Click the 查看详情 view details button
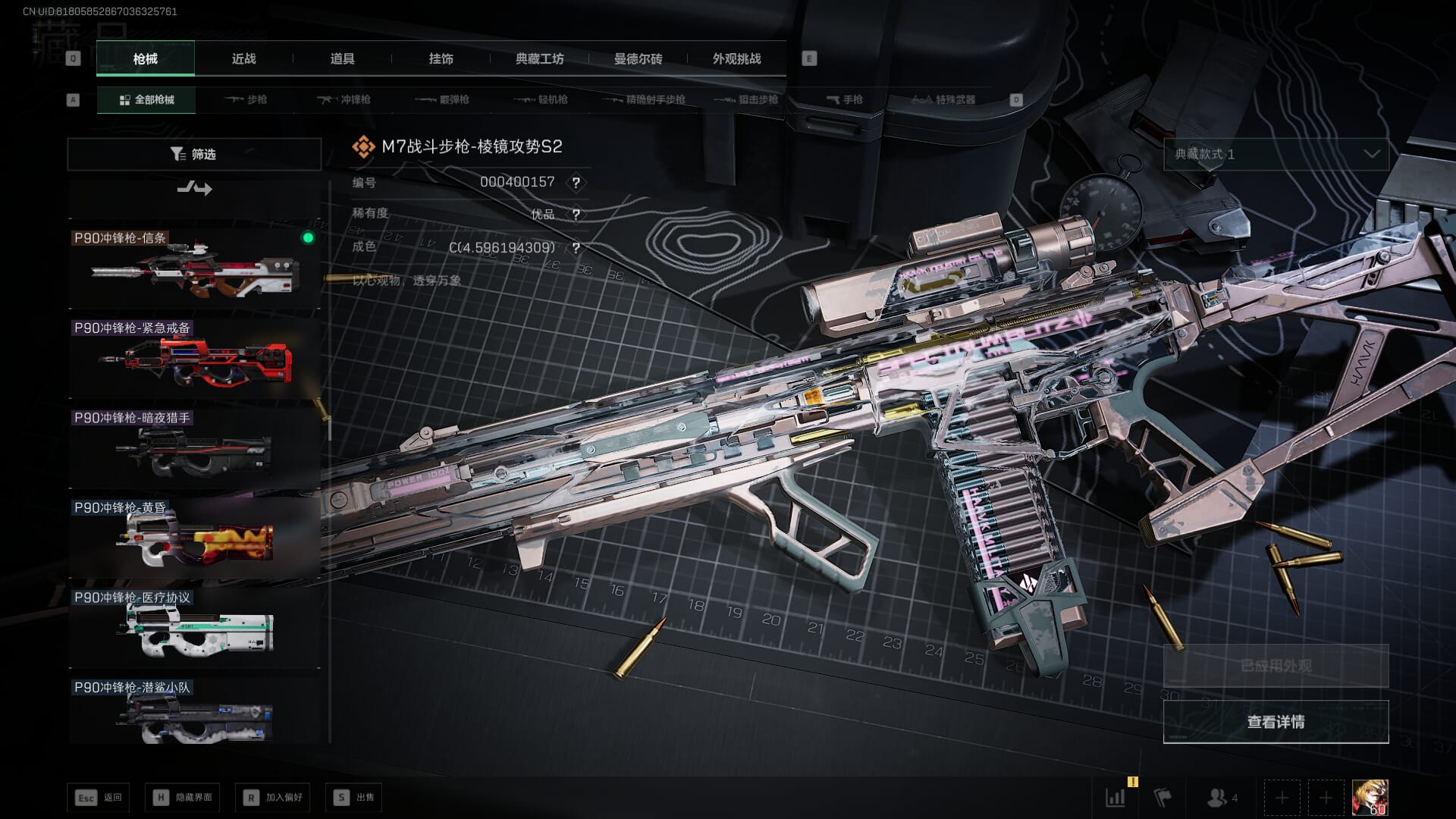This screenshot has width=1456, height=819. pyautogui.click(x=1276, y=722)
